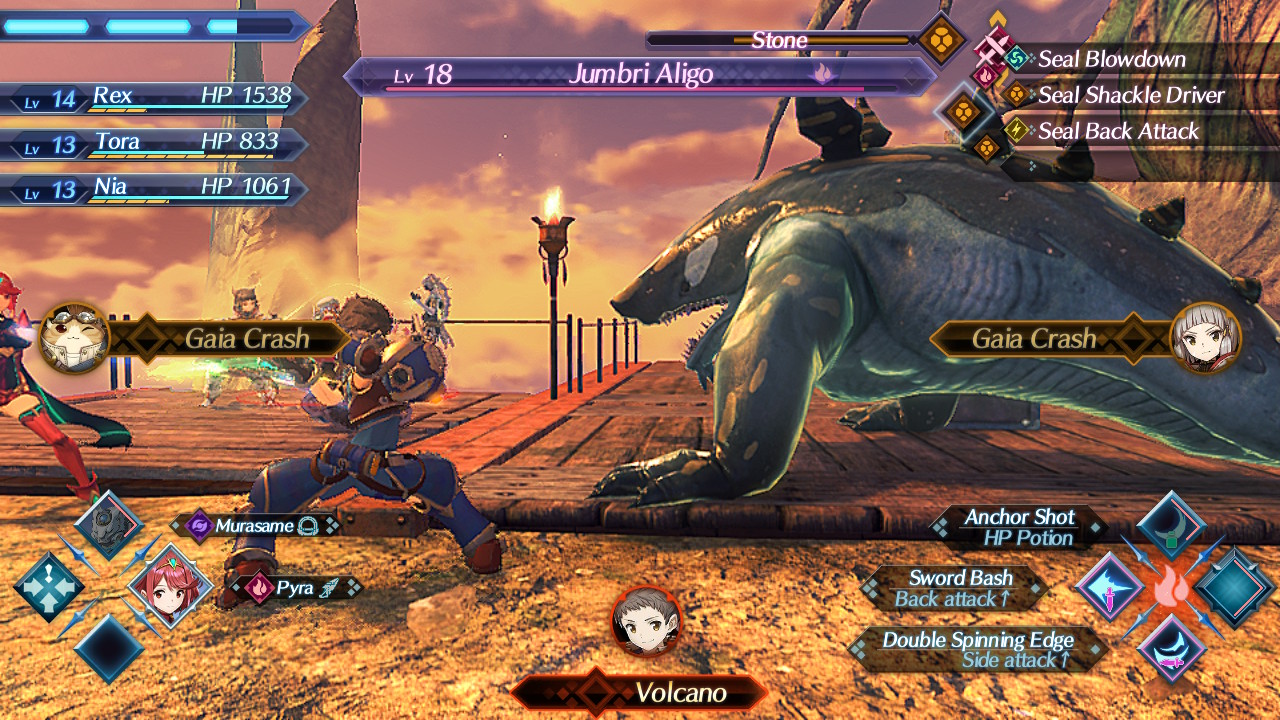Target the Jumbri Aligo enemy nameplate
1280x720 pixels.
click(x=640, y=75)
